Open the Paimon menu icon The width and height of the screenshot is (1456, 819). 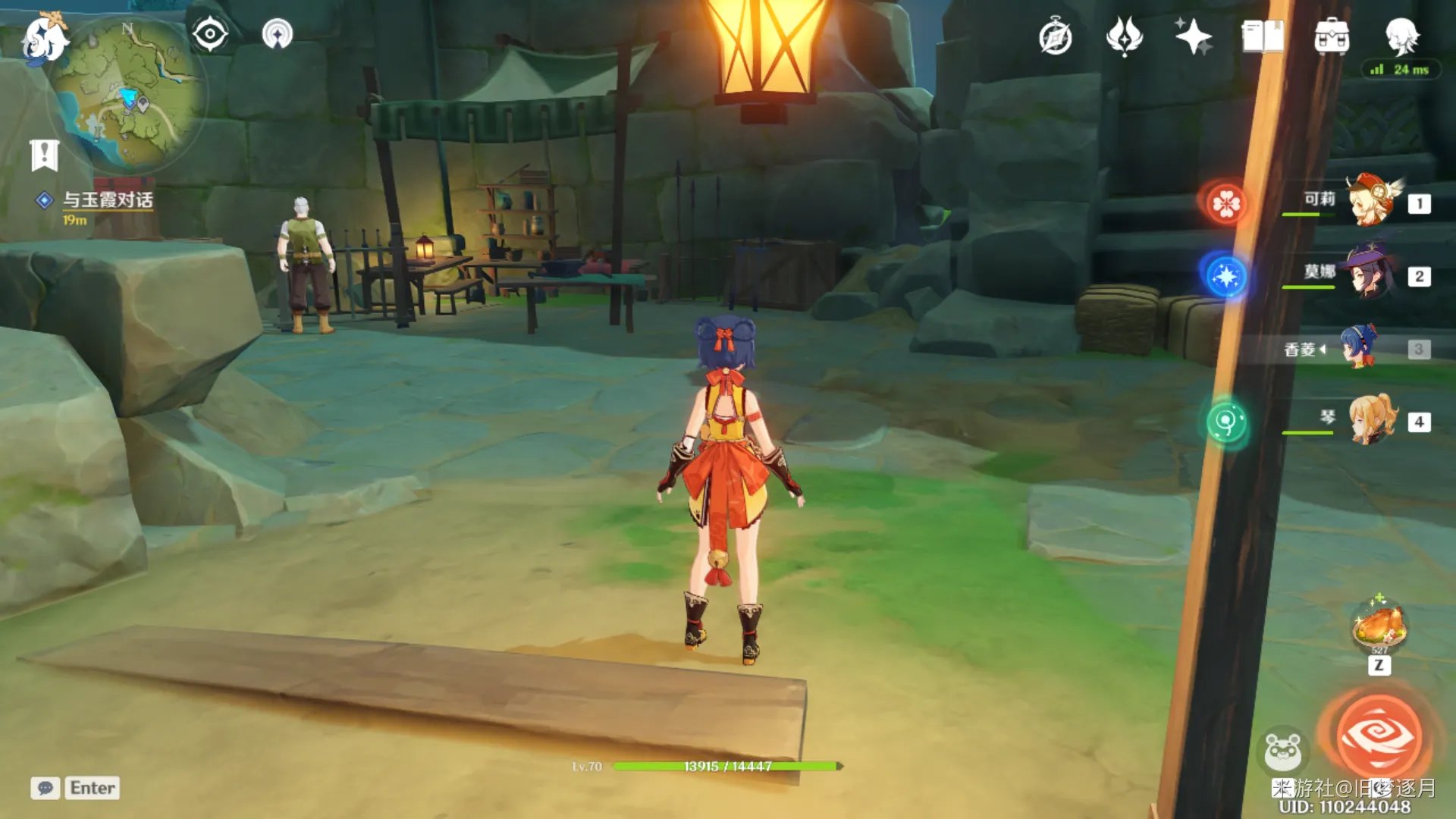click(x=43, y=39)
